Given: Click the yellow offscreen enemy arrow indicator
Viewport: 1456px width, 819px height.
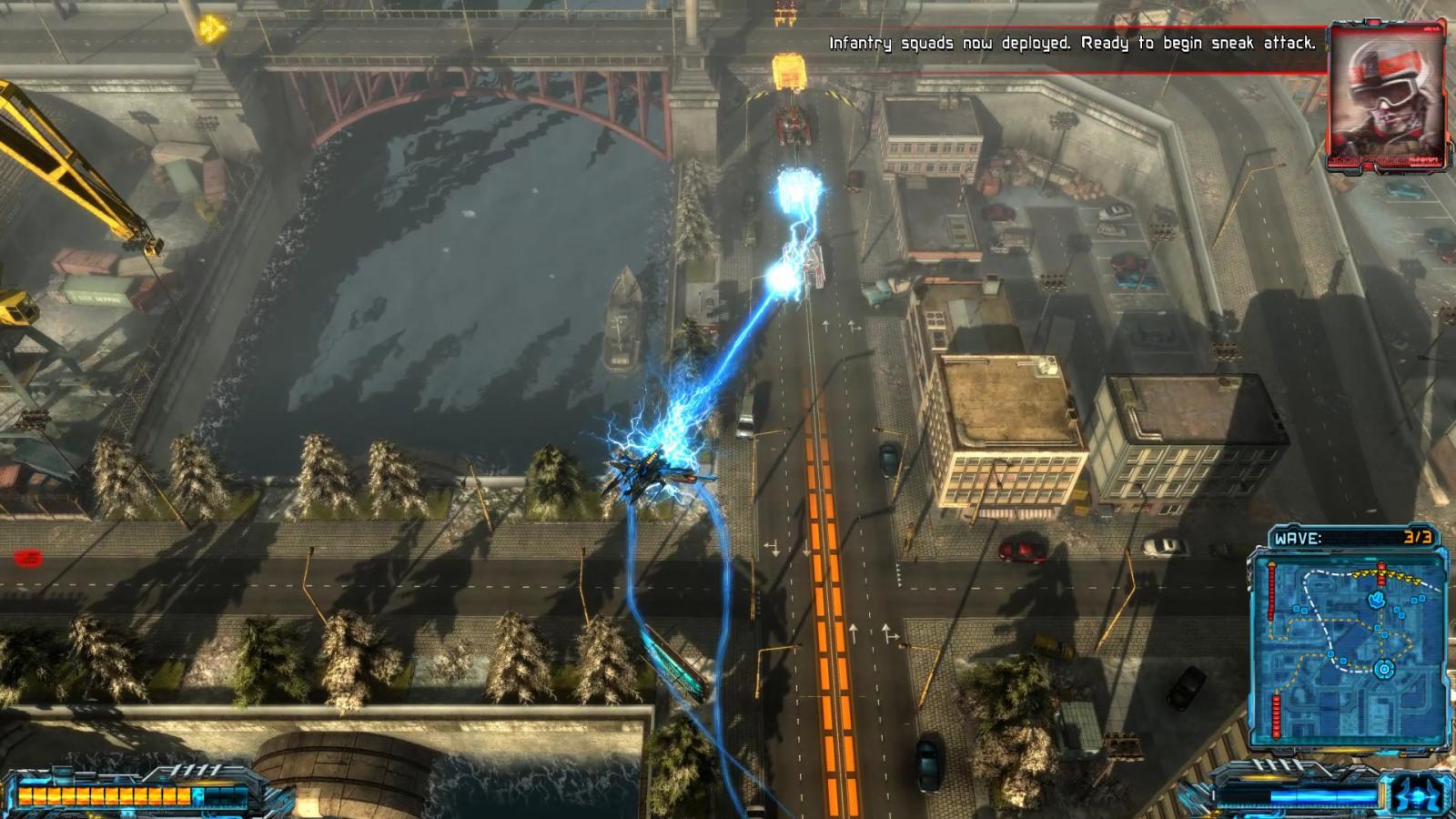Looking at the screenshot, I should pos(211,28).
